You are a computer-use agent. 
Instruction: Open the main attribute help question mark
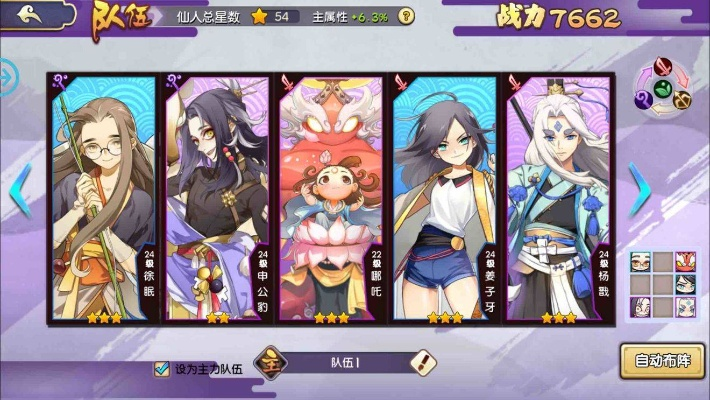tap(405, 16)
